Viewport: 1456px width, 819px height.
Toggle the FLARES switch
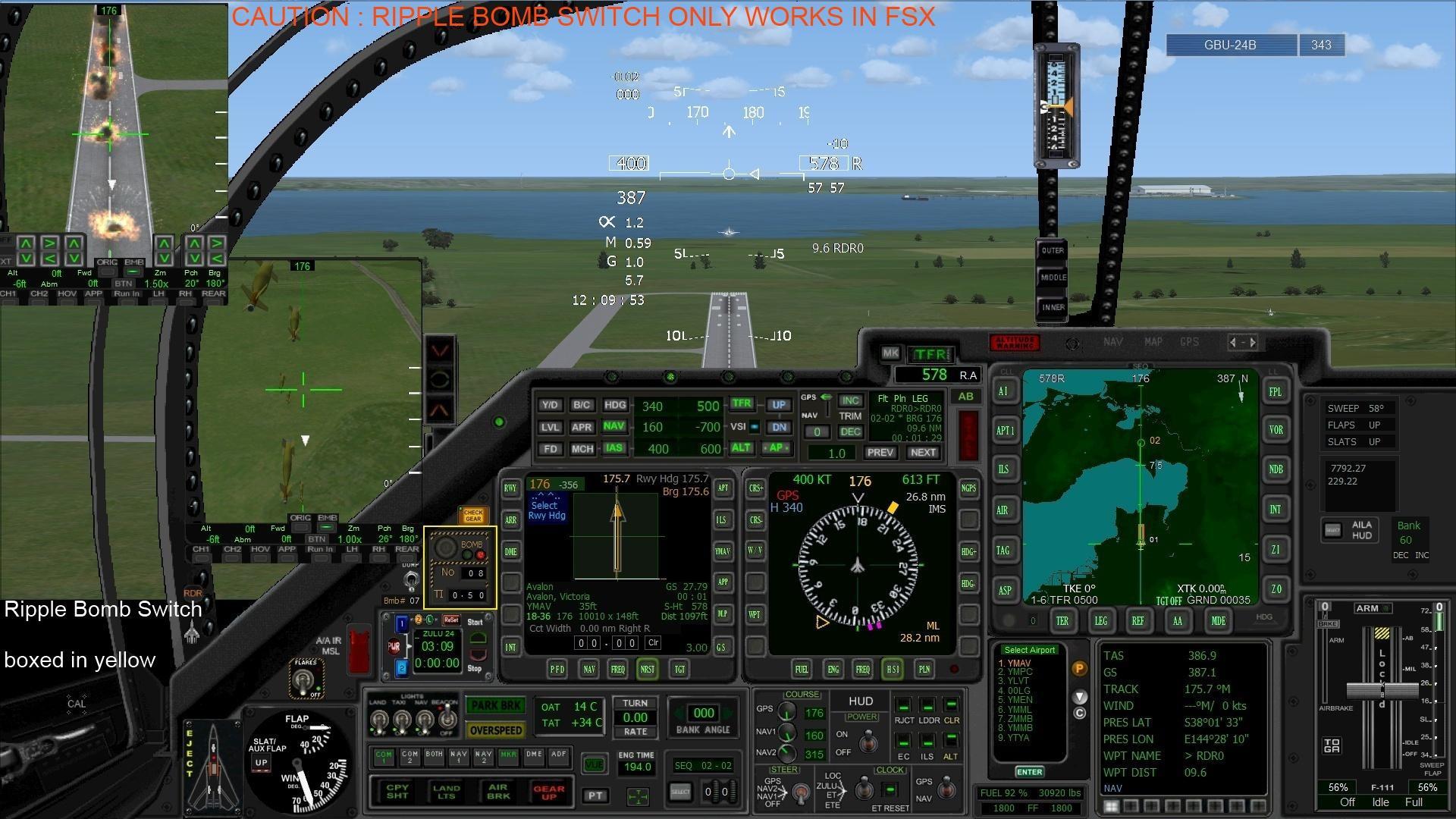(x=303, y=679)
